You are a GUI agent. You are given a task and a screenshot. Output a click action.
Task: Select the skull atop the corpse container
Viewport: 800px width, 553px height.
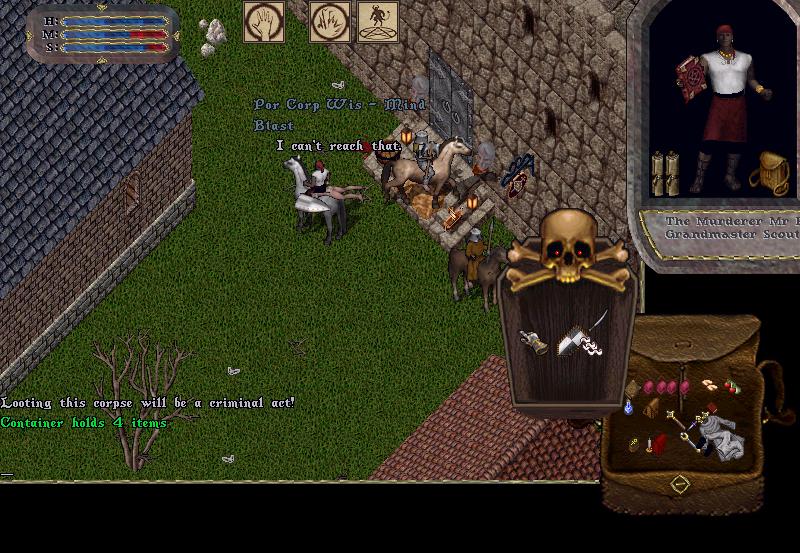point(567,240)
